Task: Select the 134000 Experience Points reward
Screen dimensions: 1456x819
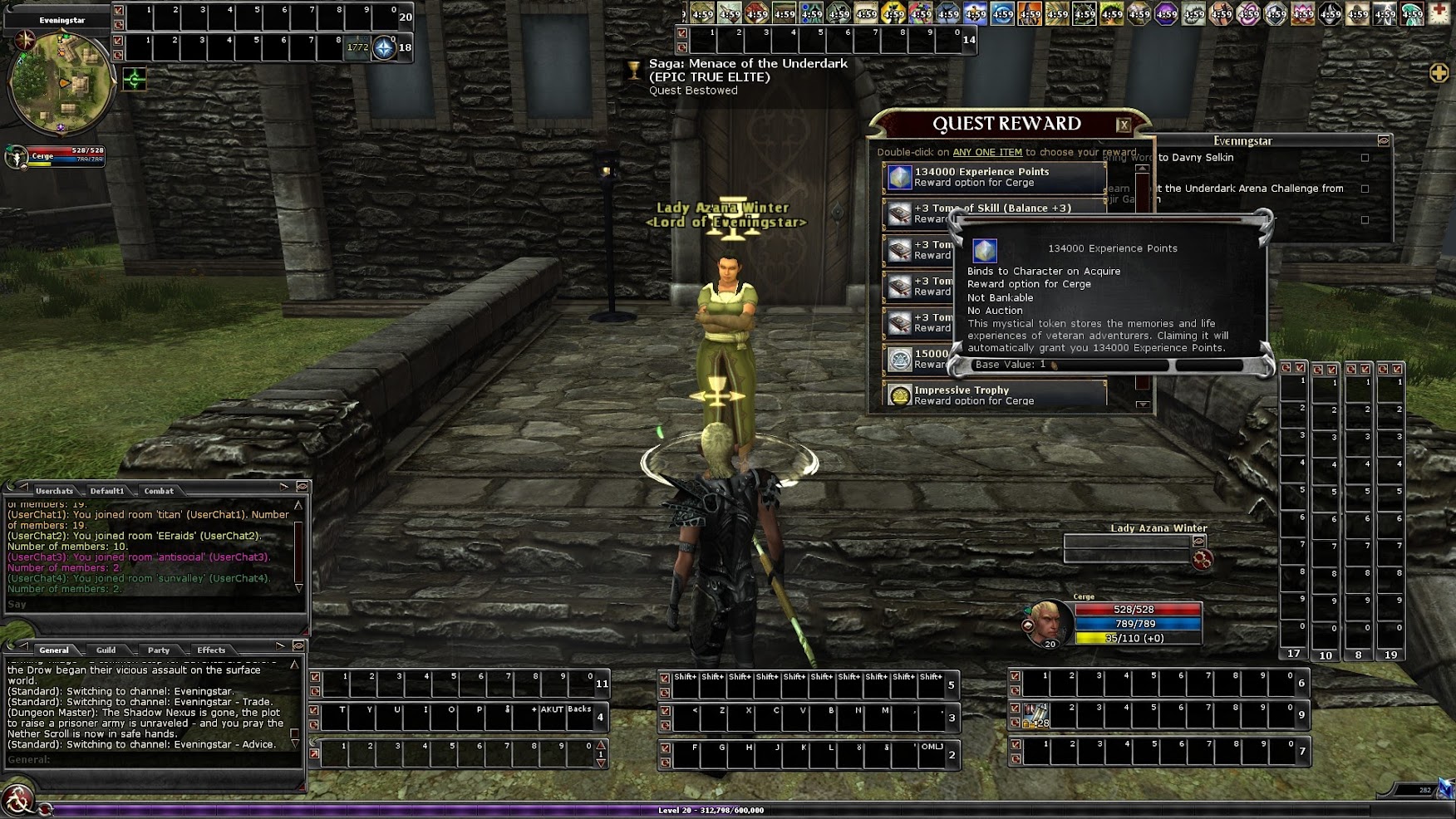Action: [993, 177]
